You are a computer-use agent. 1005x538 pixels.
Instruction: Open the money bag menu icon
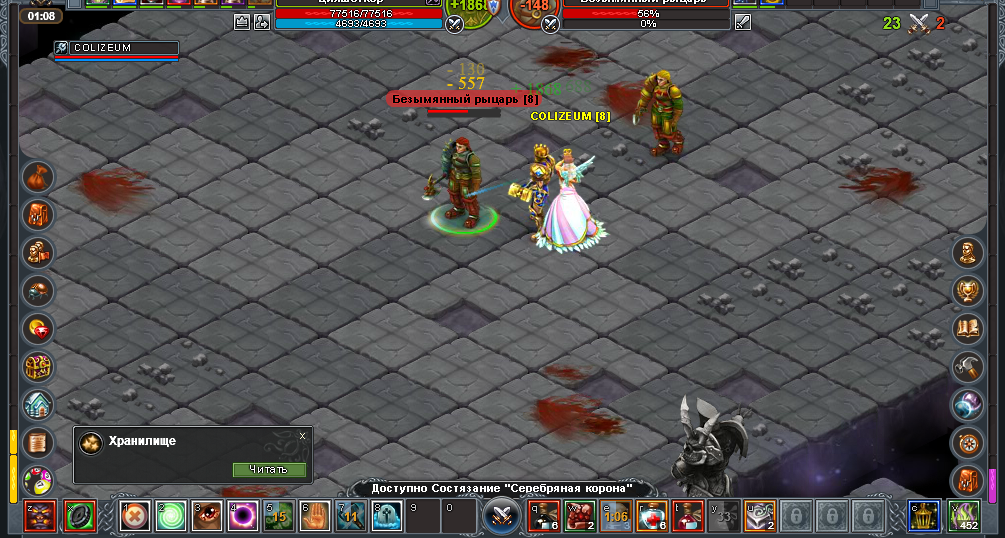click(39, 177)
